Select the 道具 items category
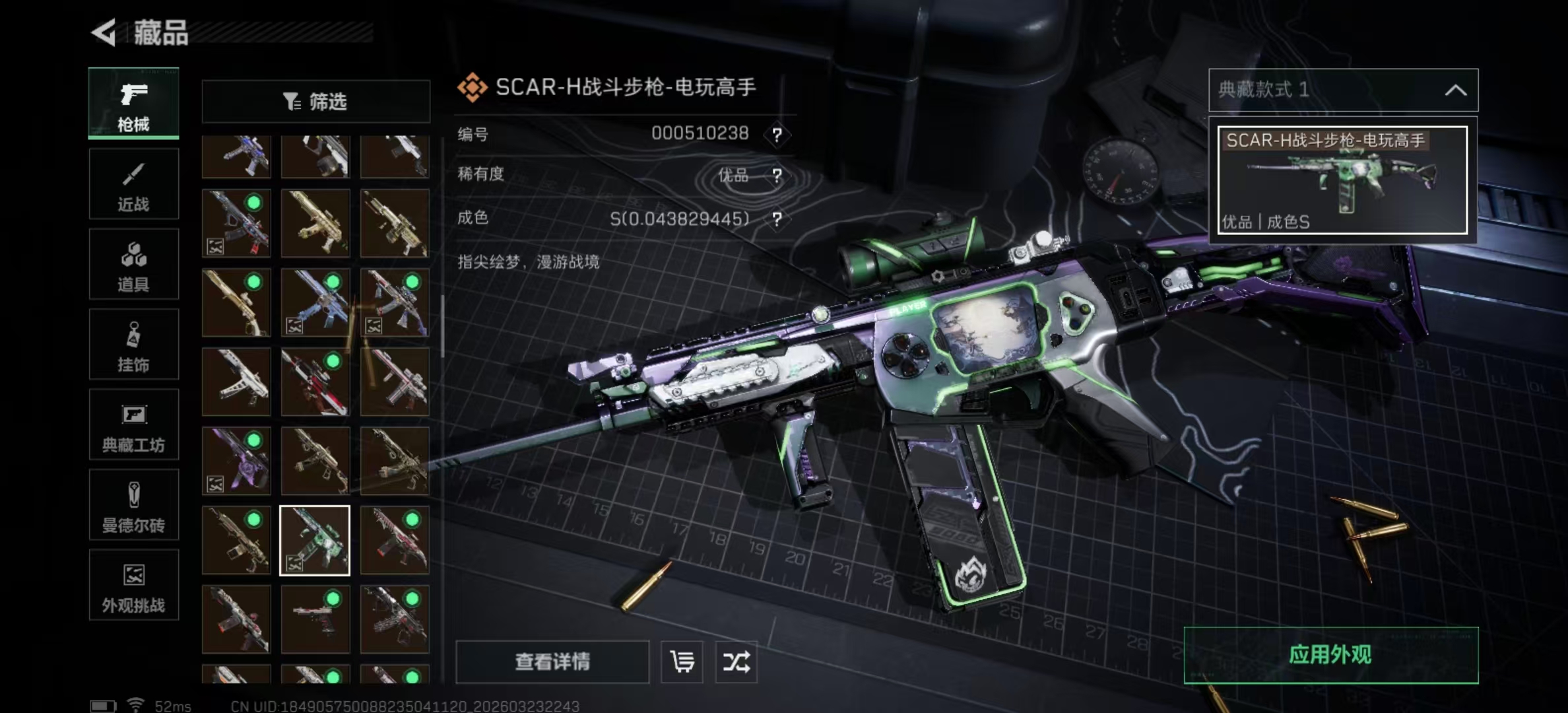Screen dimensions: 1568x713 [133, 264]
